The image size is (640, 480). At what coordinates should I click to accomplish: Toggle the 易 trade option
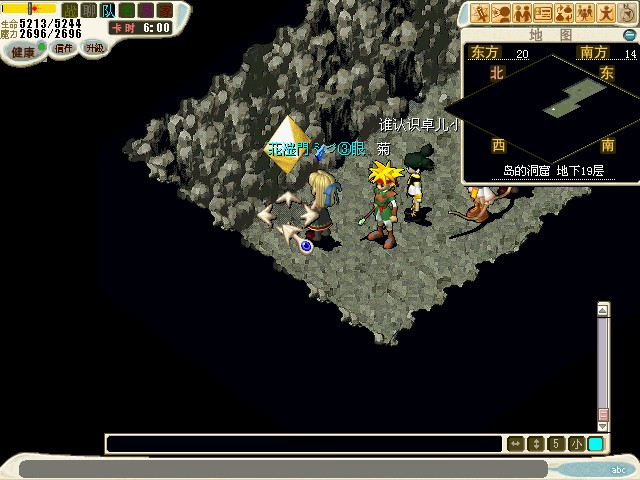(146, 10)
